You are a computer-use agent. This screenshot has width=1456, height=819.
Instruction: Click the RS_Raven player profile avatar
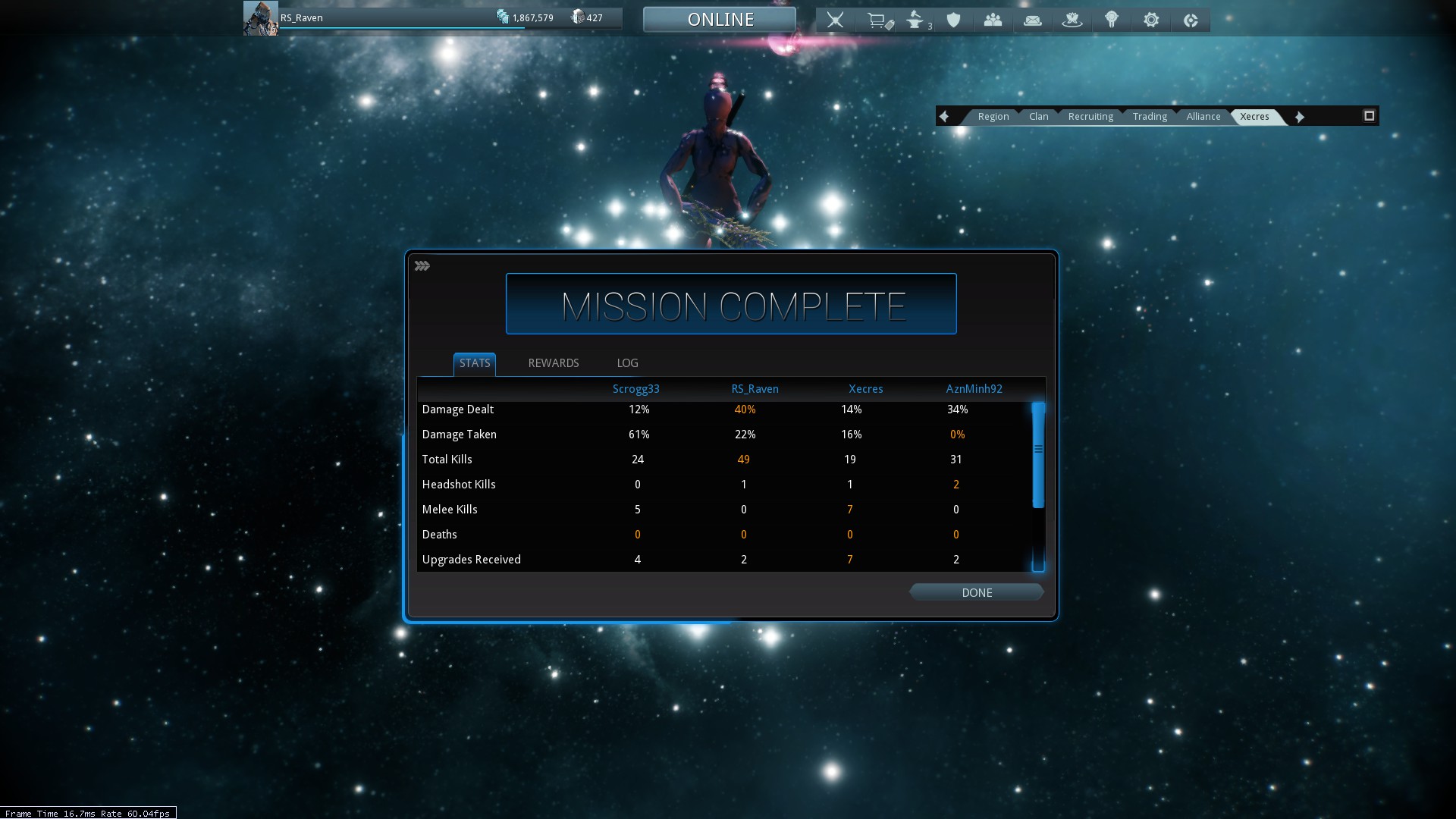260,18
